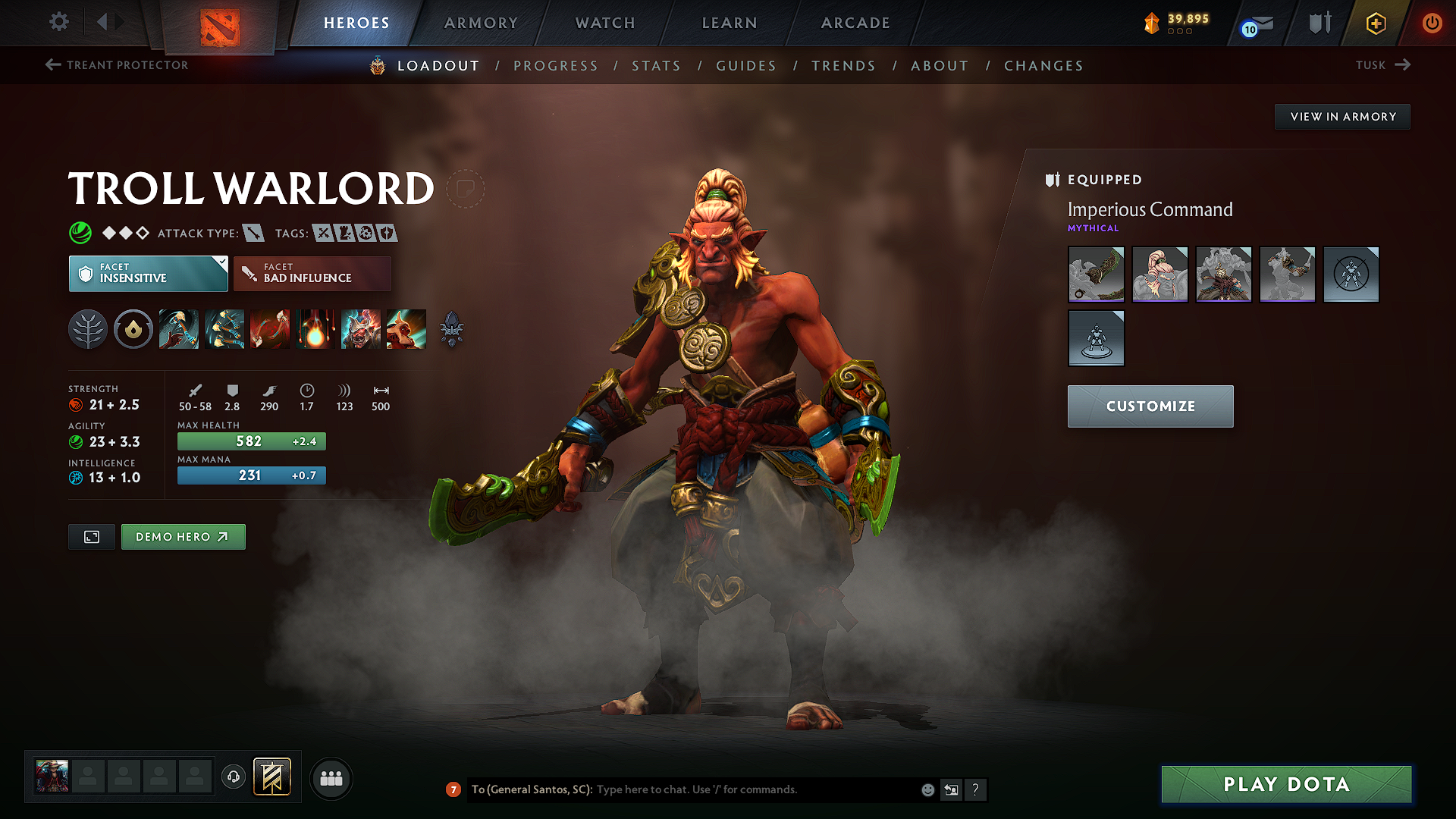Viewport: 1456px width, 819px height.
Task: Select the Whirling Axes ability icon
Action: coord(224,329)
